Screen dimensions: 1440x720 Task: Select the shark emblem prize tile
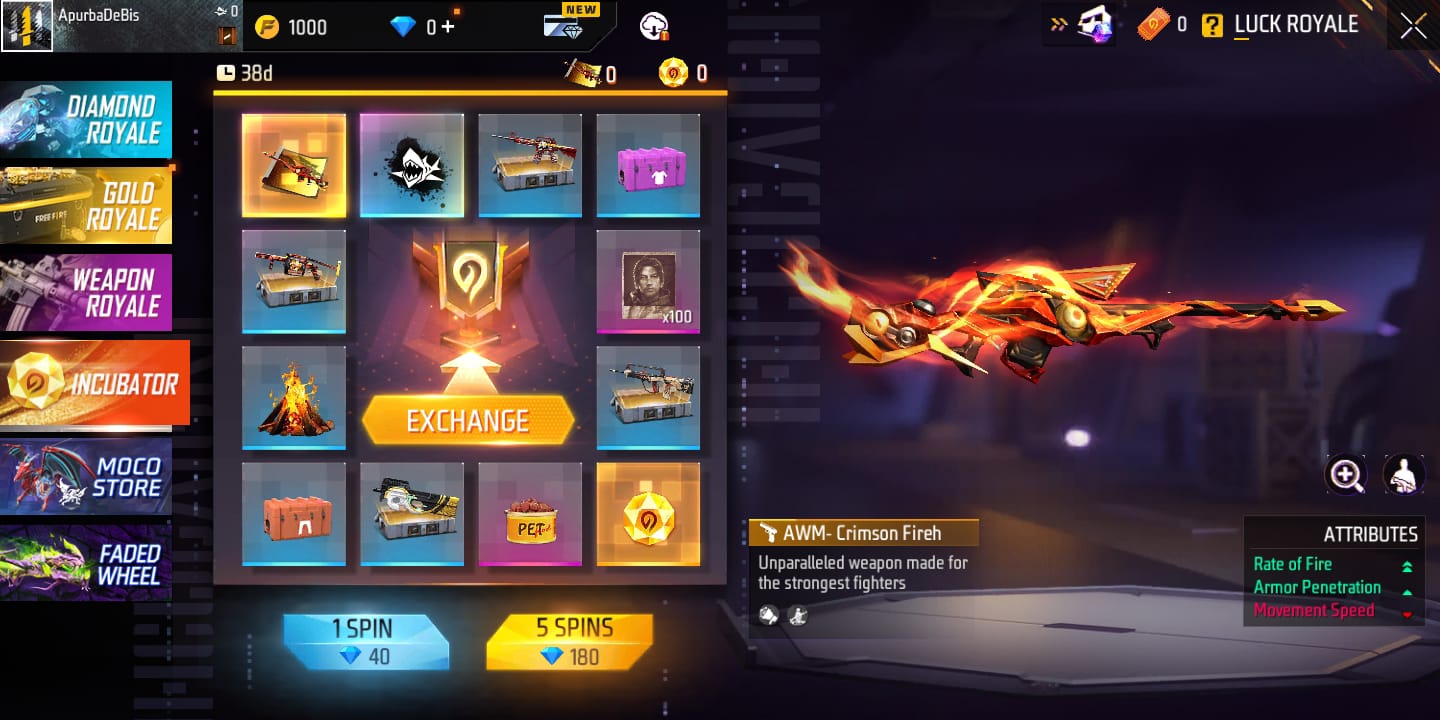pyautogui.click(x=412, y=163)
